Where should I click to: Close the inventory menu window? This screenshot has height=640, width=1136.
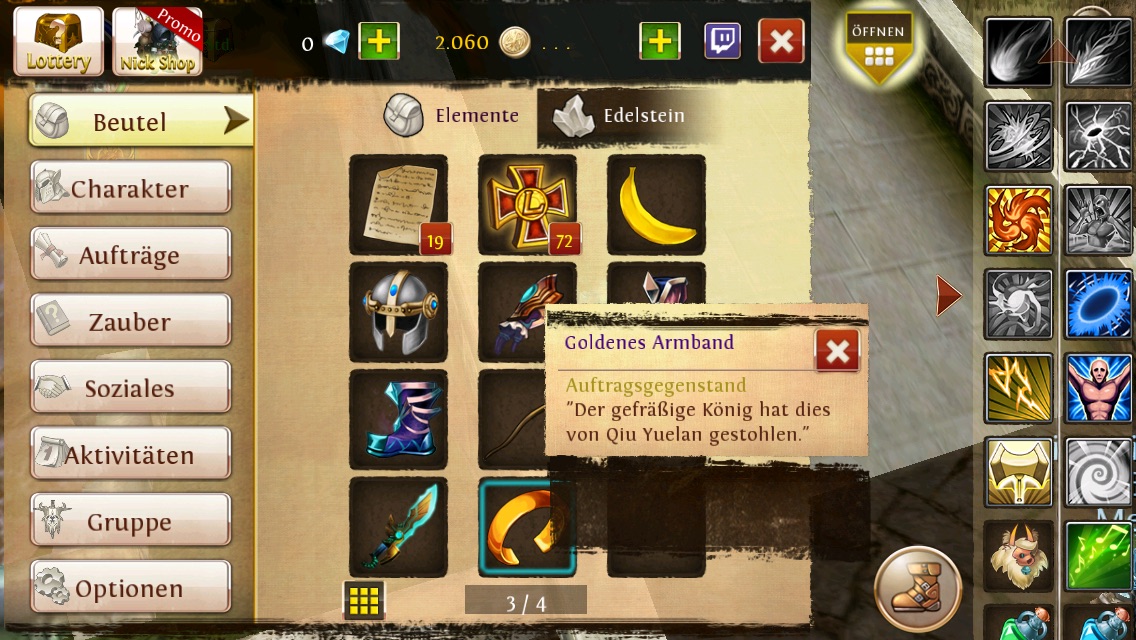(x=781, y=42)
